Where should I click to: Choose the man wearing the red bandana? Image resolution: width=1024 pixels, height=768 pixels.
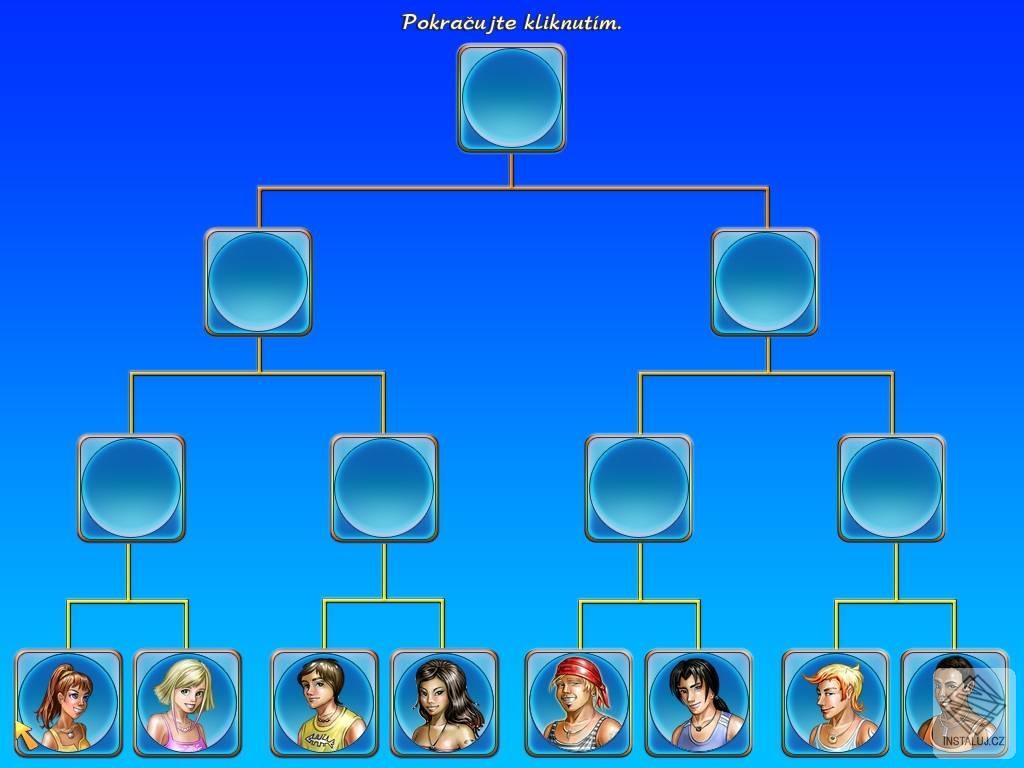click(x=579, y=703)
